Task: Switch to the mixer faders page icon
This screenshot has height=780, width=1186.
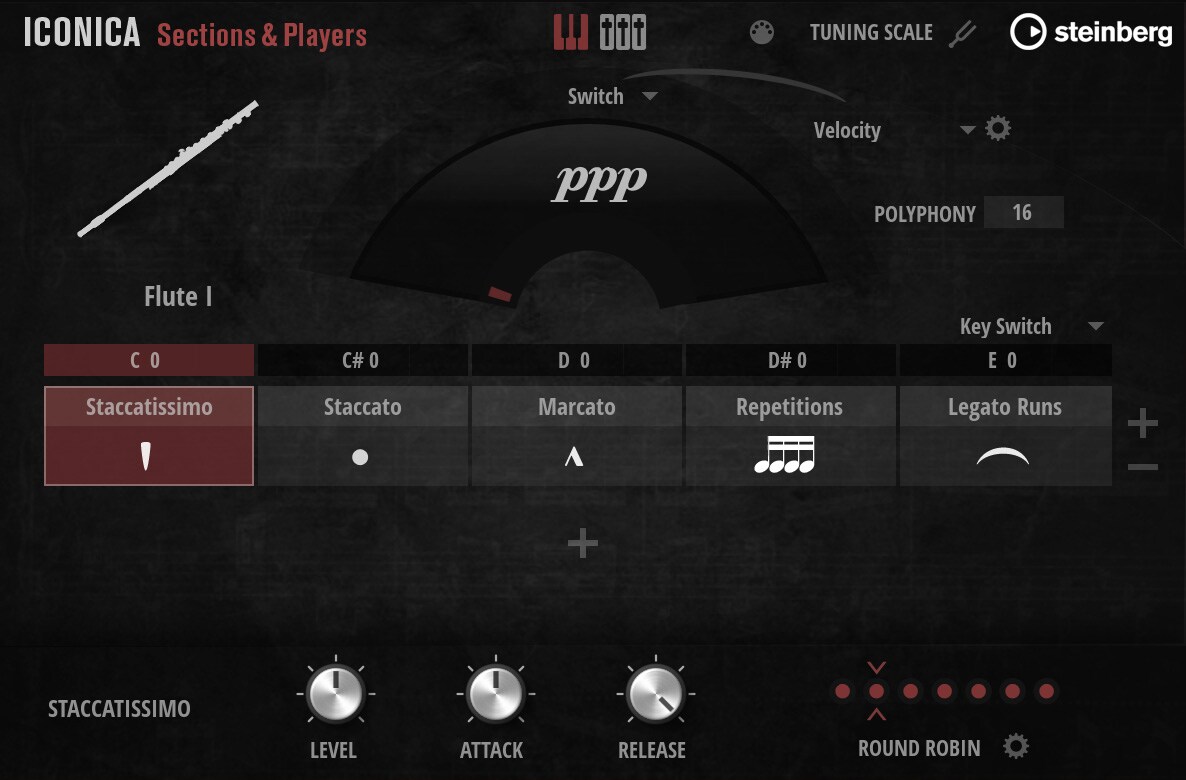Action: pos(623,33)
